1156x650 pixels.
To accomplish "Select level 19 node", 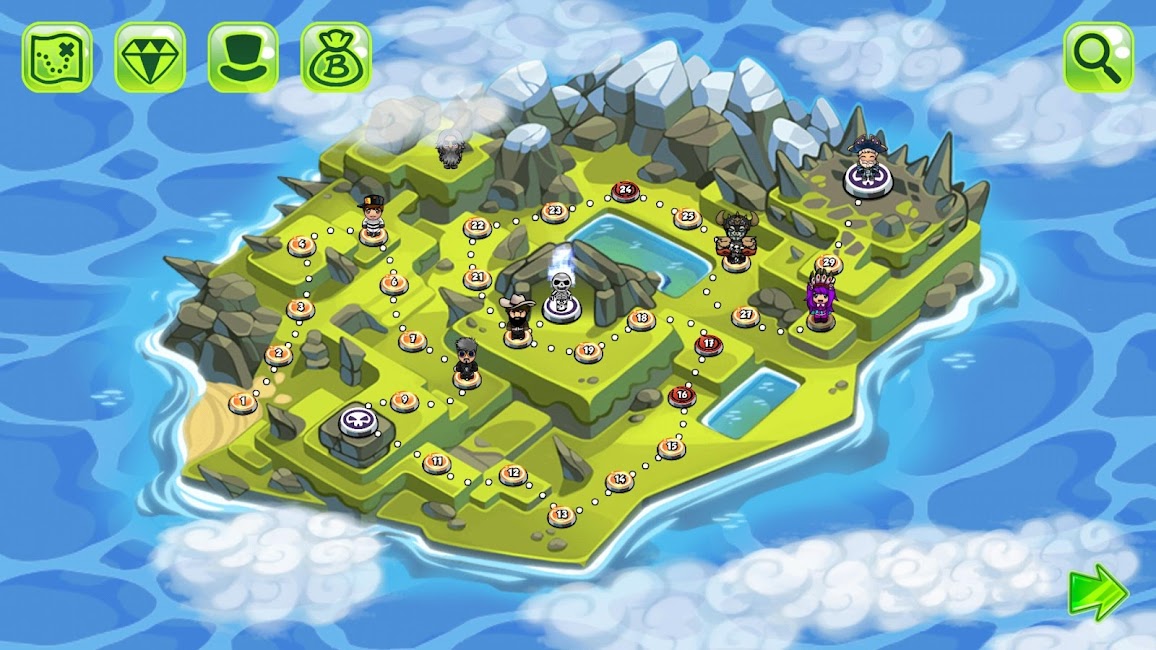I will click(x=588, y=351).
